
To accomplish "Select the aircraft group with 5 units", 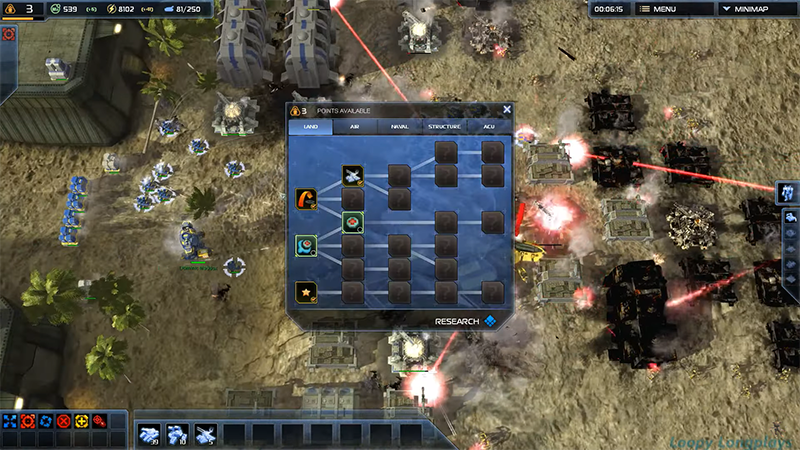I will tap(205, 434).
